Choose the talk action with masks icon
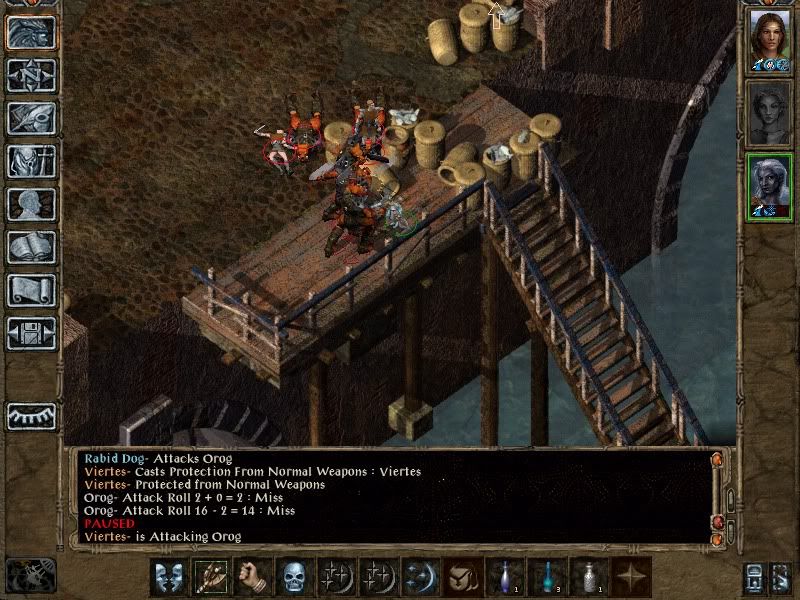 click(x=169, y=577)
